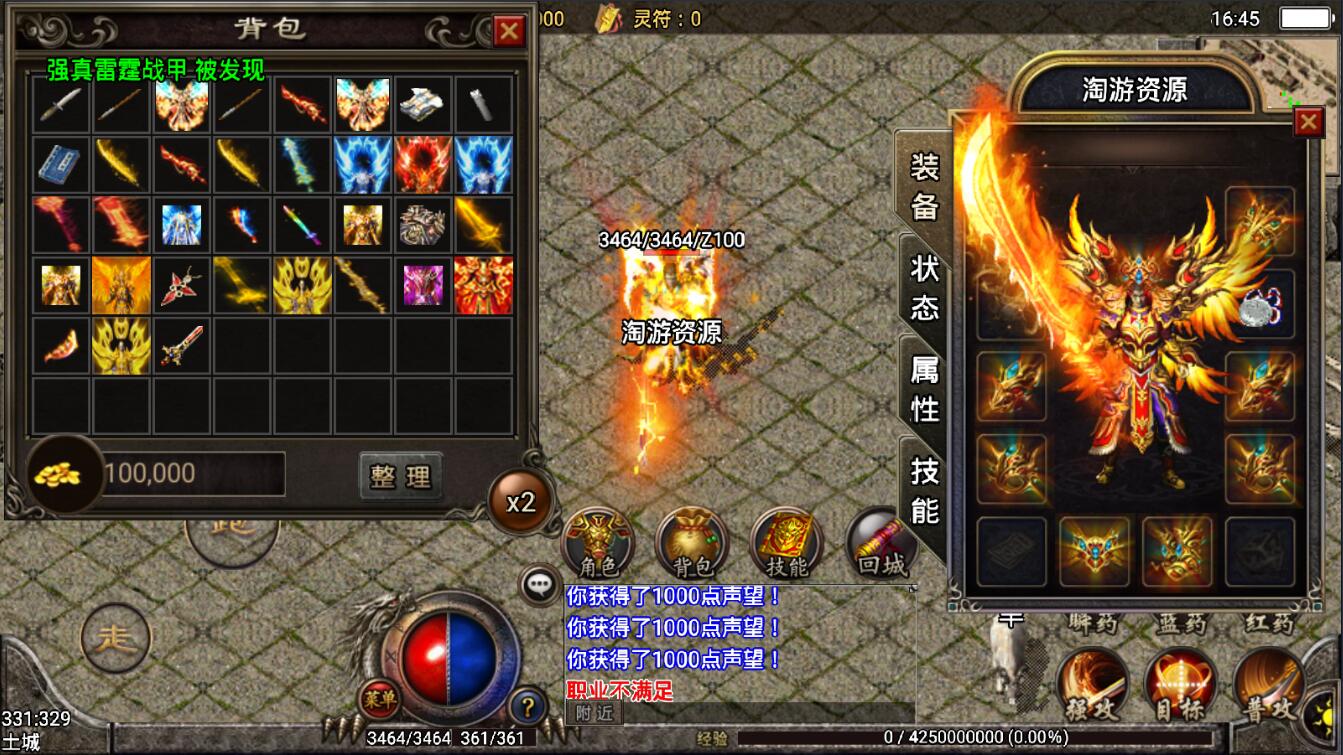The height and width of the screenshot is (755, 1343).
Task: Open the 状态 status tab
Action: pyautogui.click(x=925, y=287)
